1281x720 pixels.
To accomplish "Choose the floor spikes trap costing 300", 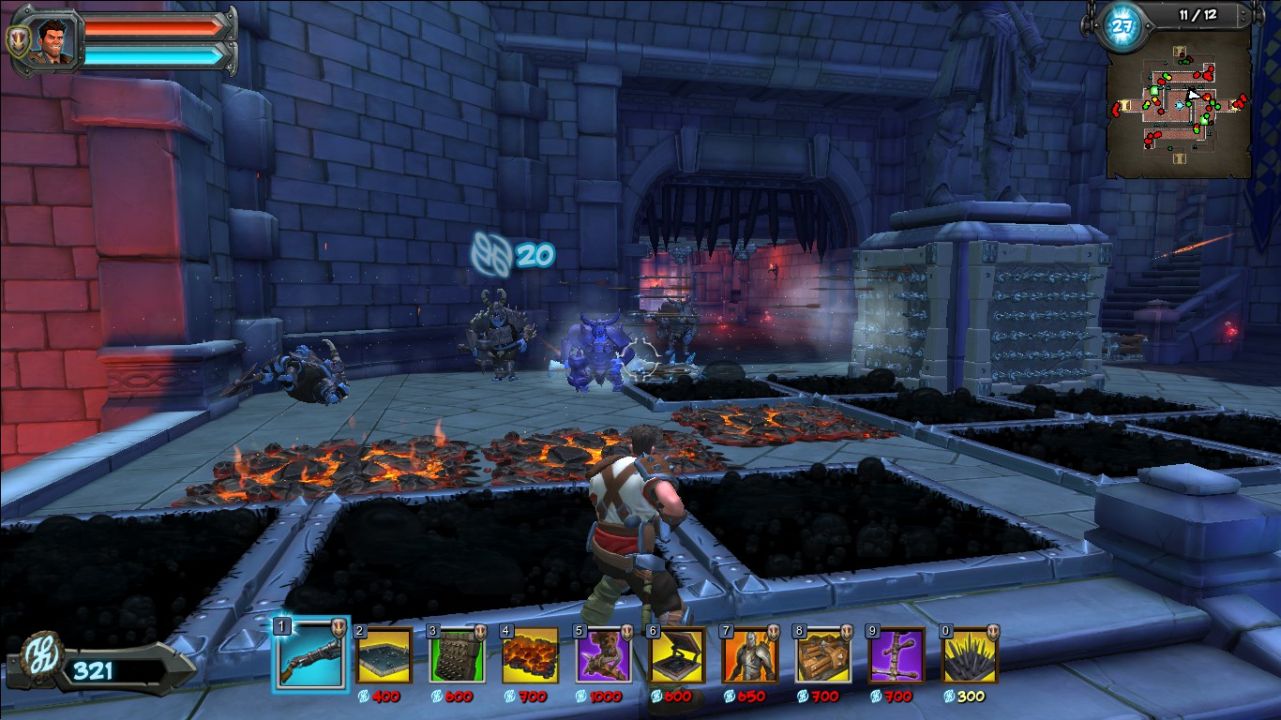I will click(x=970, y=656).
